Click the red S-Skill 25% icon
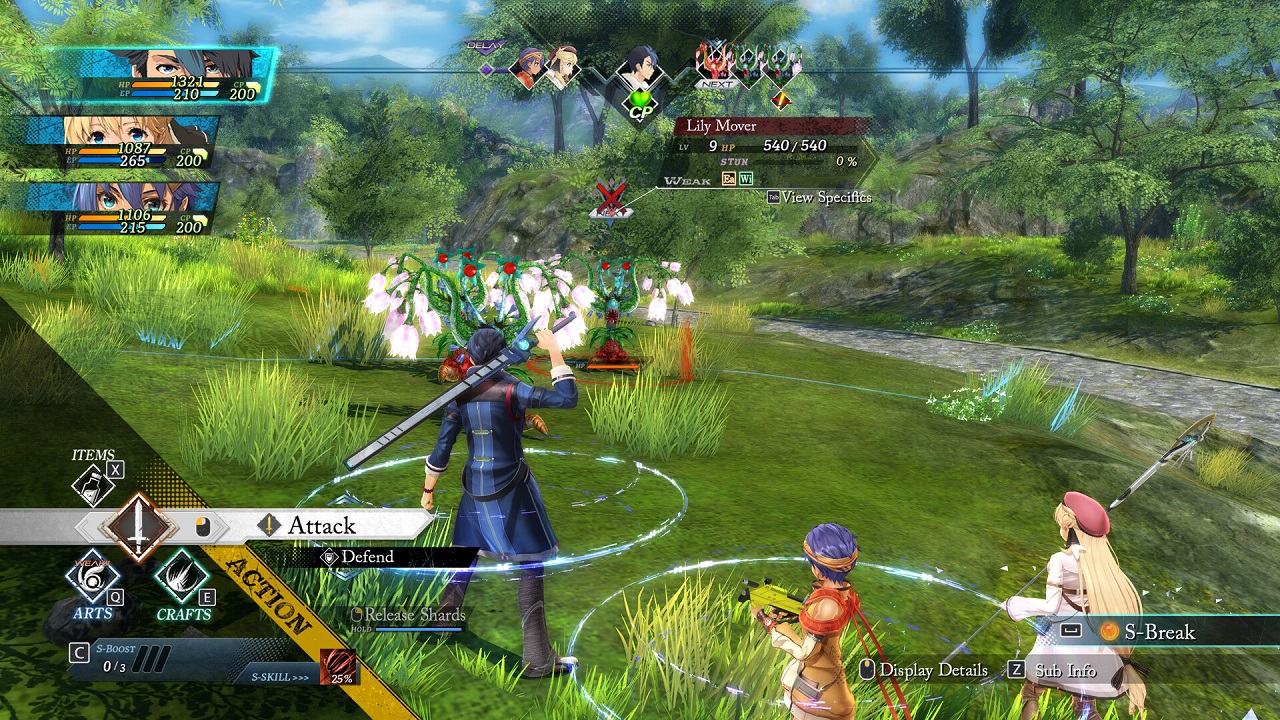 [336, 664]
